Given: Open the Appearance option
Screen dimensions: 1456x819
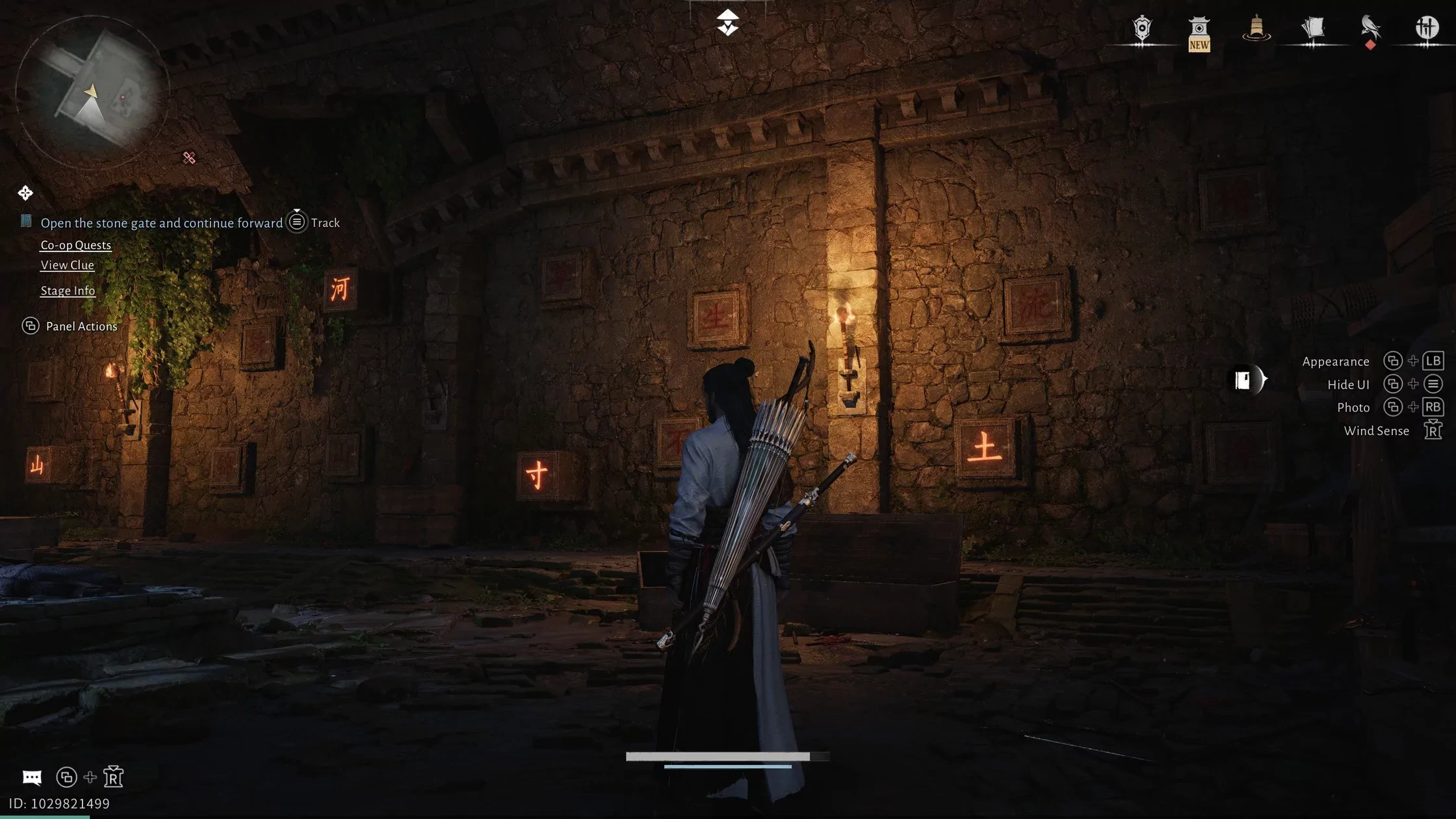Looking at the screenshot, I should [x=1335, y=361].
